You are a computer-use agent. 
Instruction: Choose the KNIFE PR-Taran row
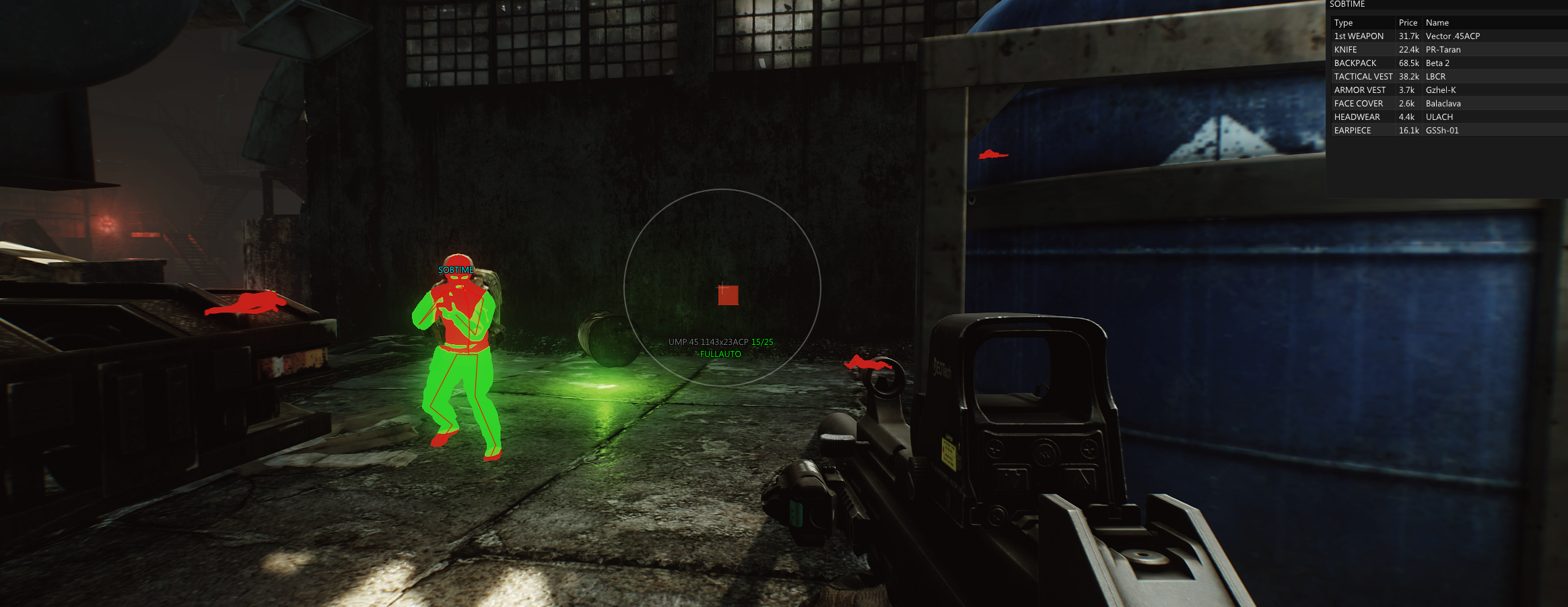point(1447,50)
